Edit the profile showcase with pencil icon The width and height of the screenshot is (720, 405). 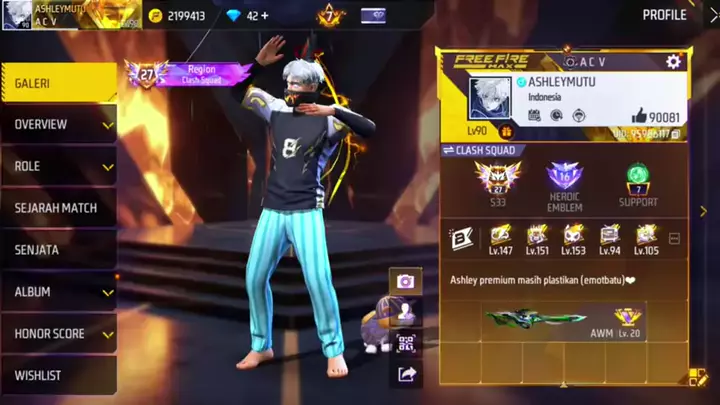click(x=696, y=378)
